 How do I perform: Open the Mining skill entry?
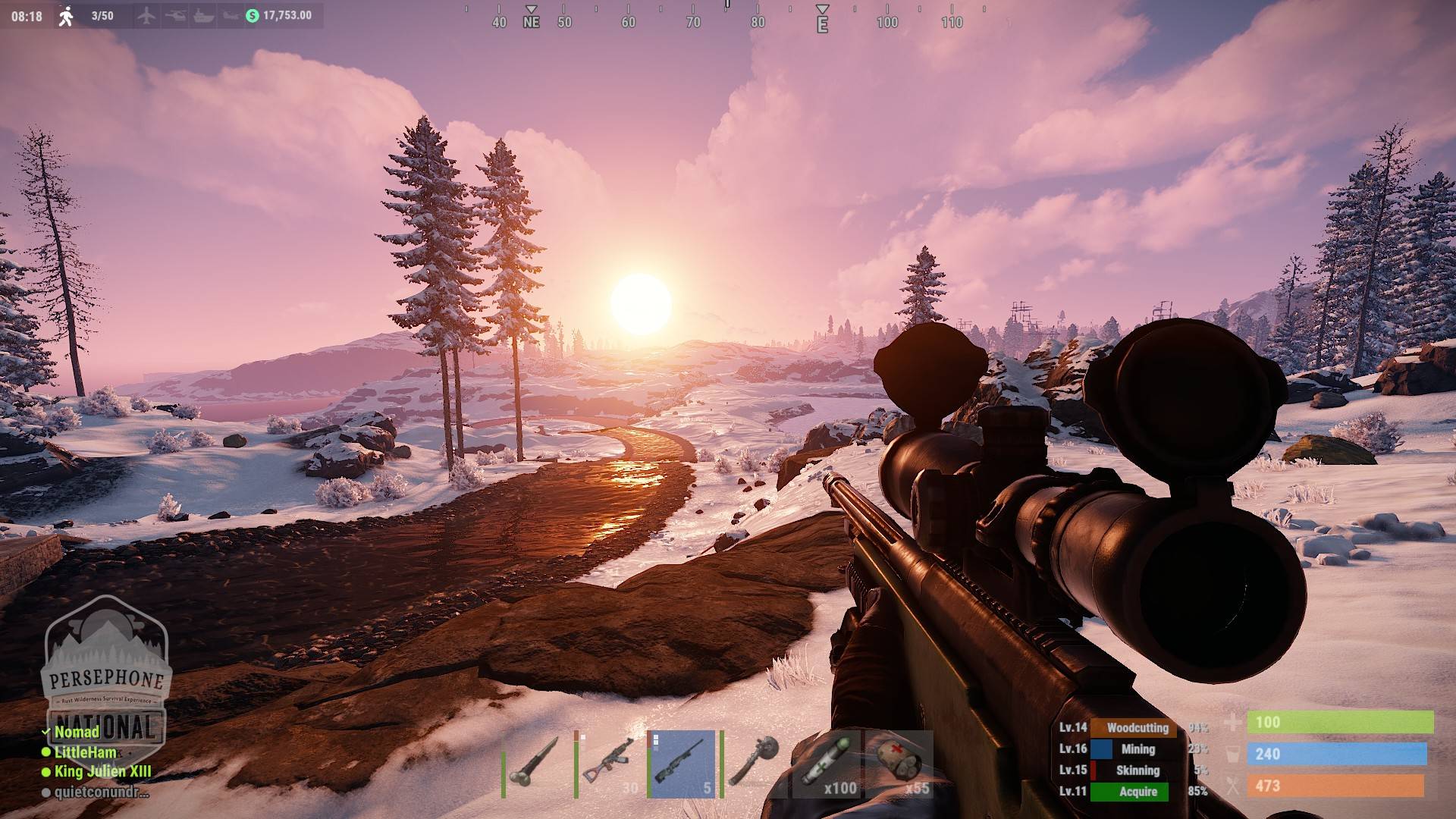point(1137,748)
